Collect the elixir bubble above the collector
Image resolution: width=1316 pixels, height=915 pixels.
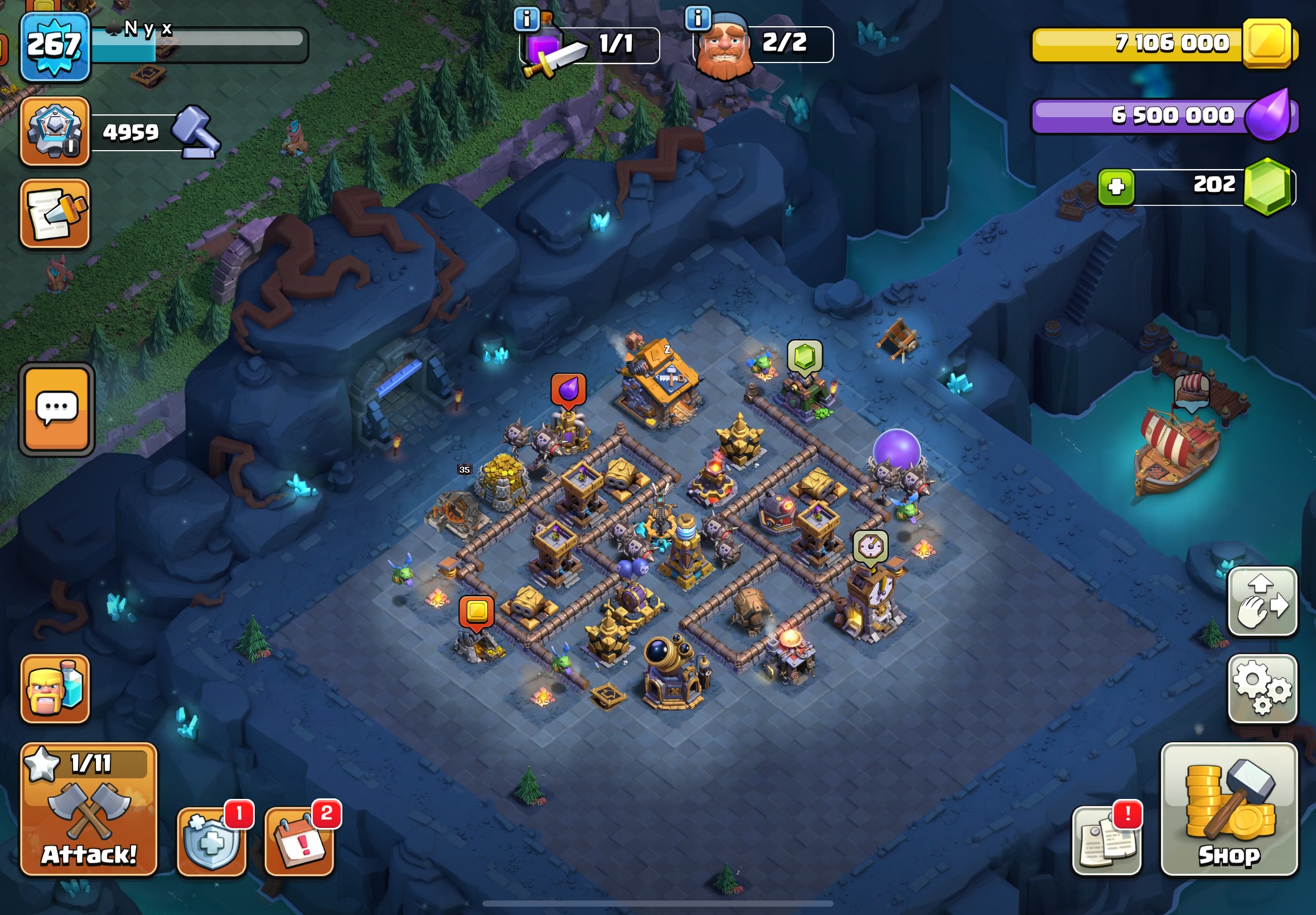[x=568, y=390]
